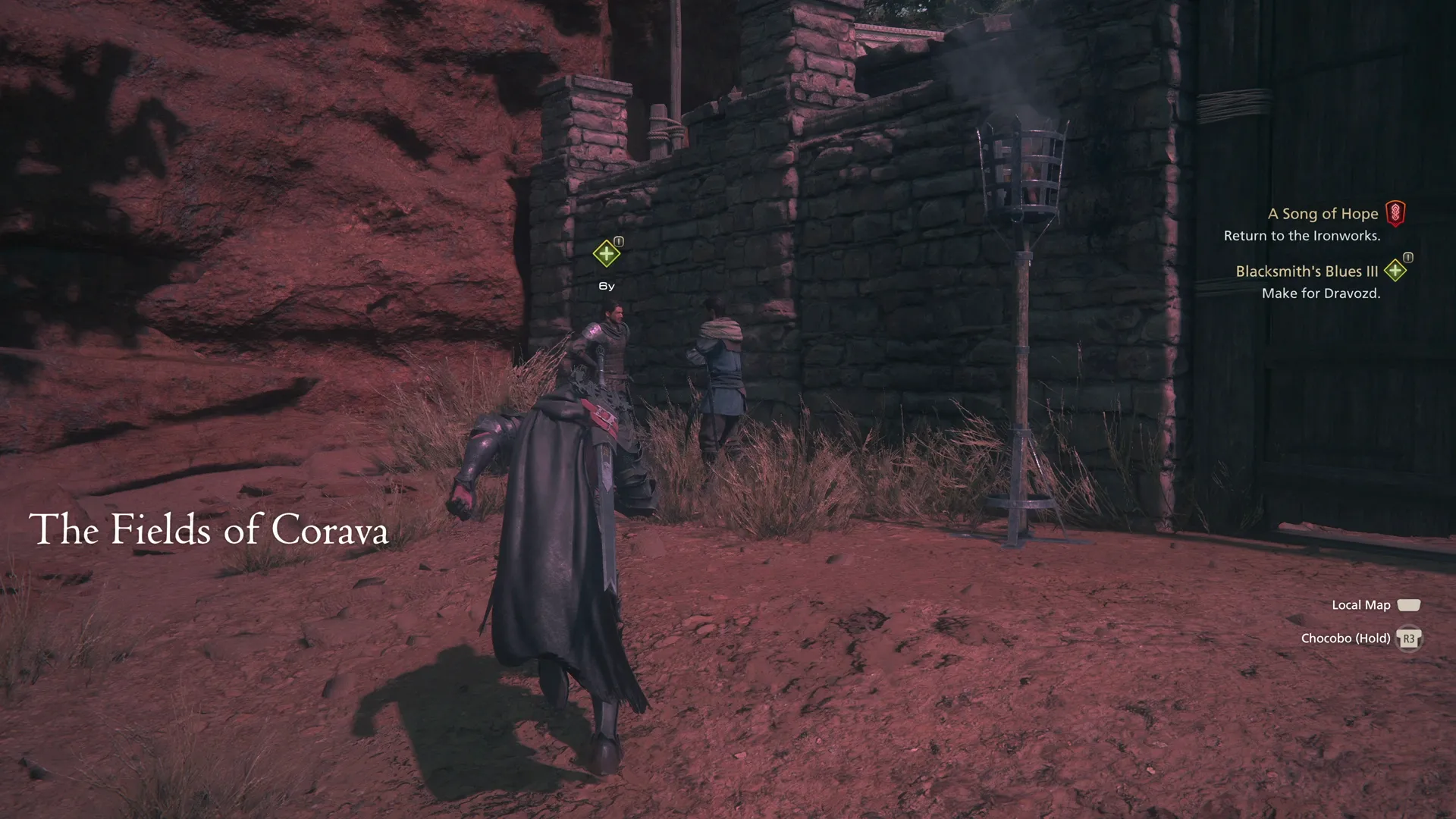Click the 6y distance label near the quest marker

coord(605,286)
